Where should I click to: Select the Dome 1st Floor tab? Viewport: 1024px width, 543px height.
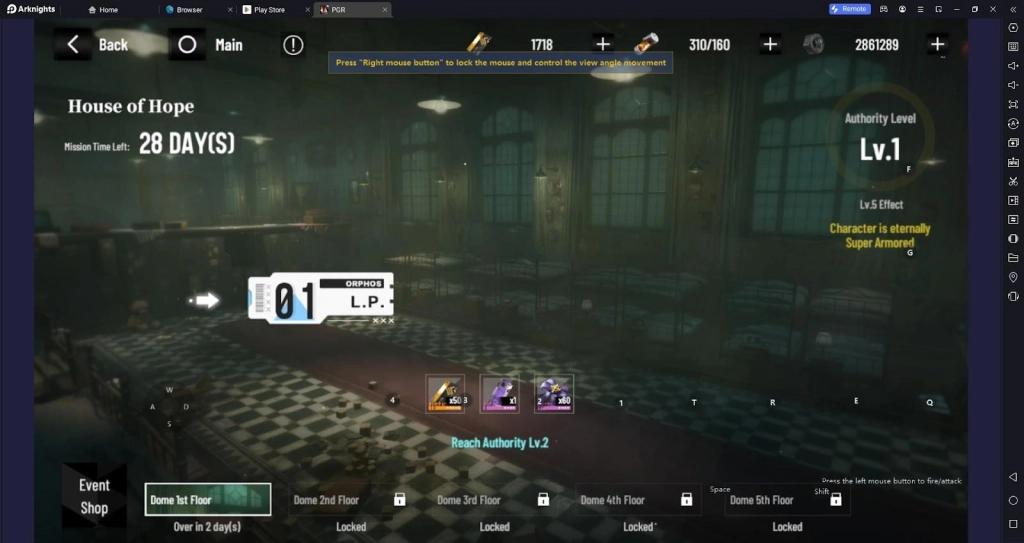[x=207, y=499]
